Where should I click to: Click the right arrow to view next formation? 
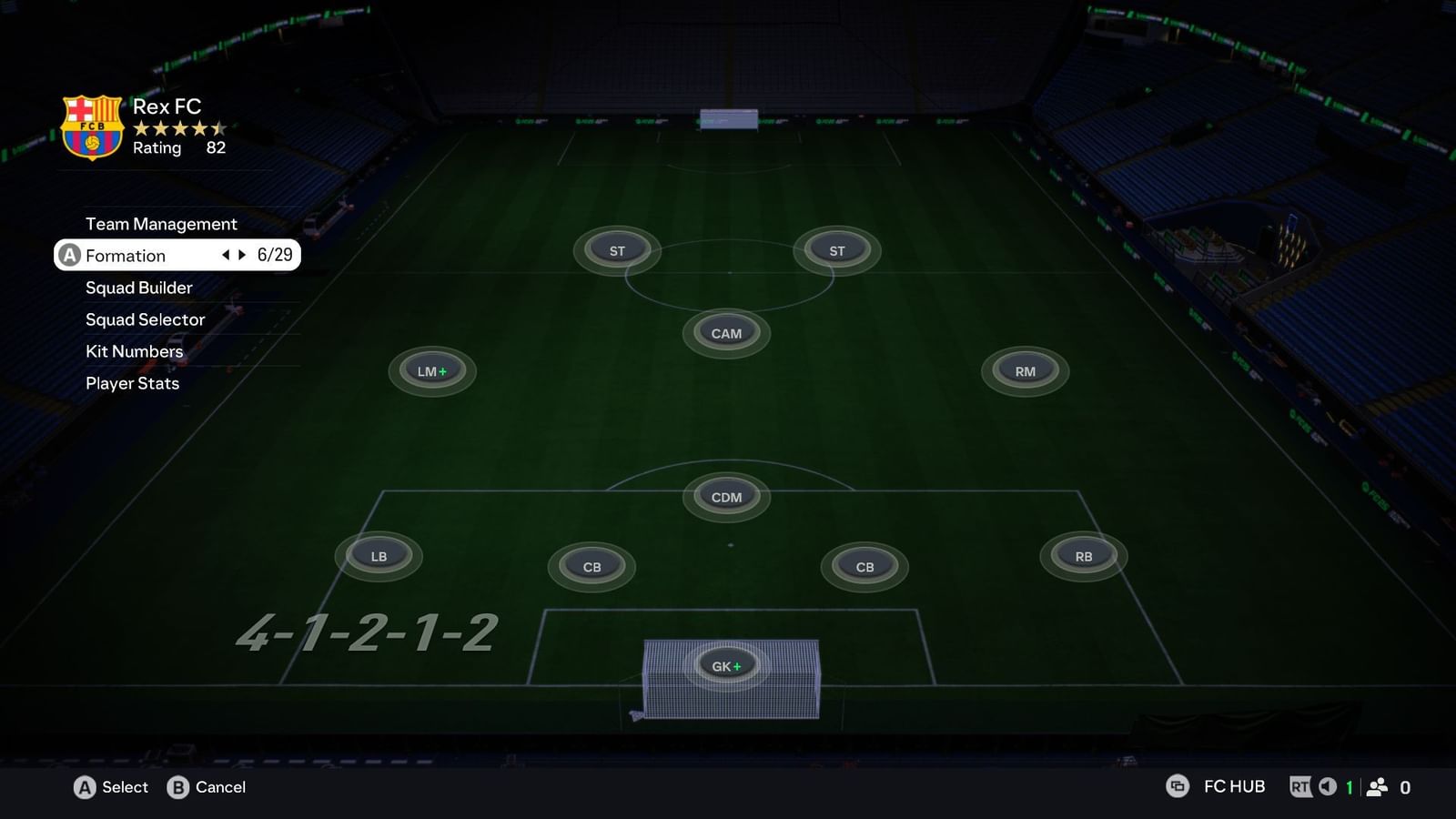pyautogui.click(x=241, y=256)
